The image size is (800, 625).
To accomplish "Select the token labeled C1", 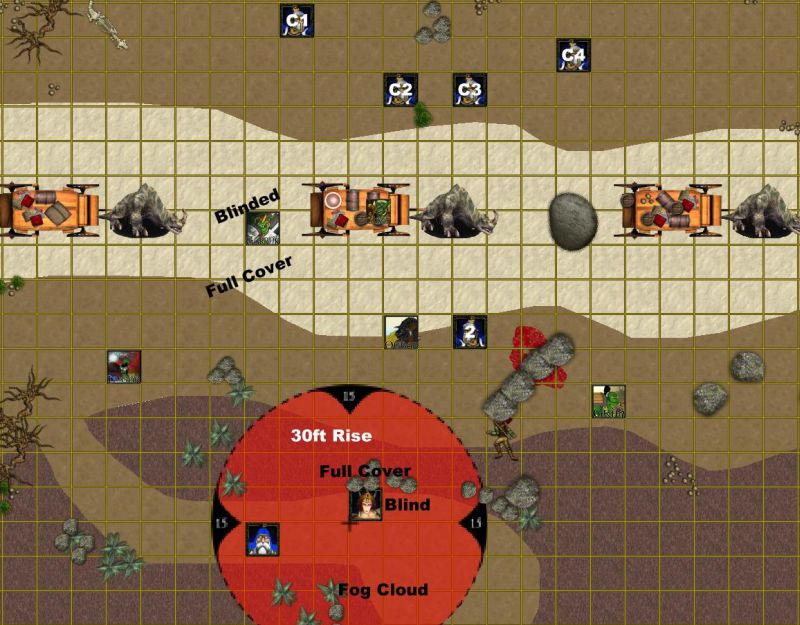I will tap(297, 21).
